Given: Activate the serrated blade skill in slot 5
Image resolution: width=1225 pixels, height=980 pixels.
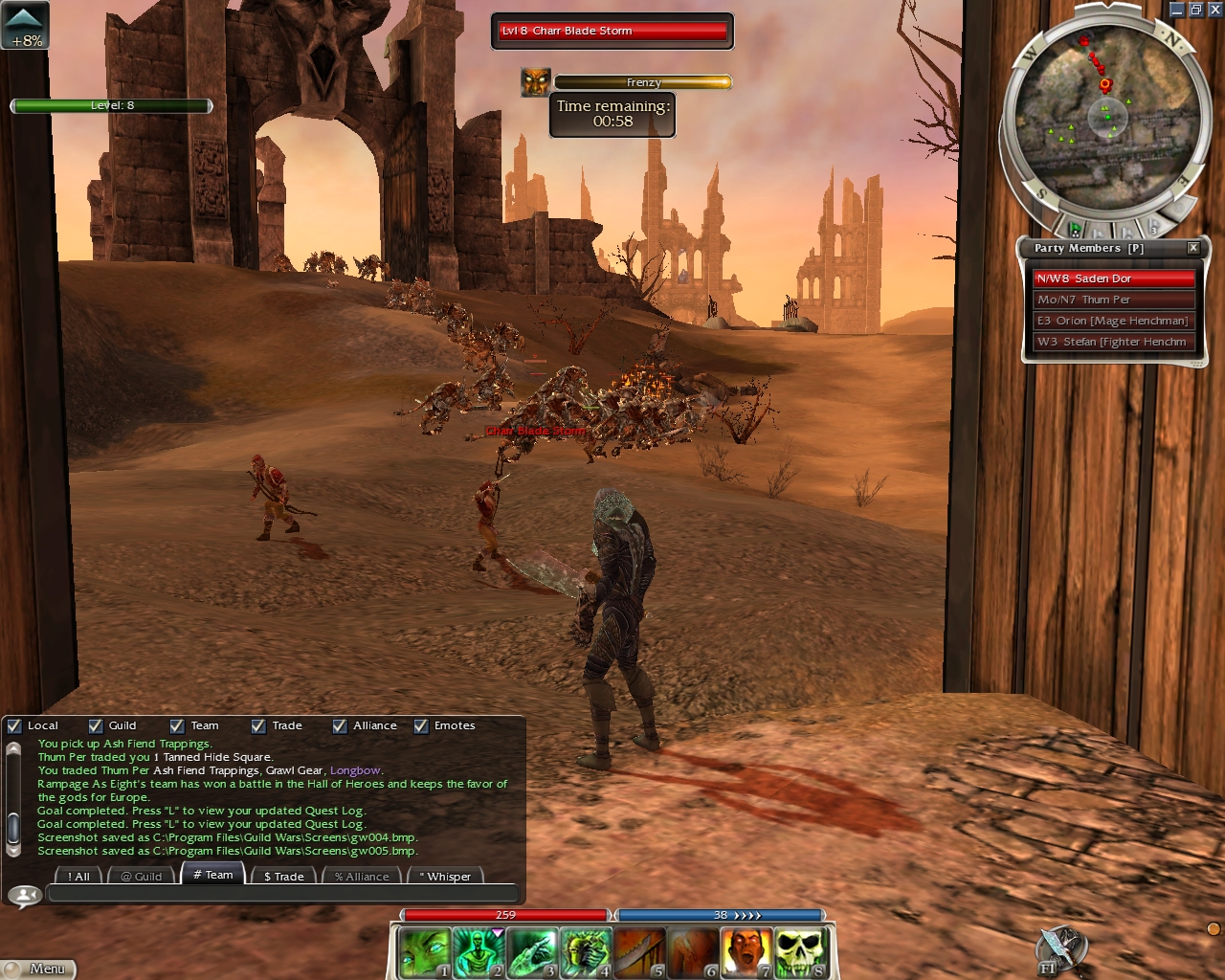Looking at the screenshot, I should point(639,953).
